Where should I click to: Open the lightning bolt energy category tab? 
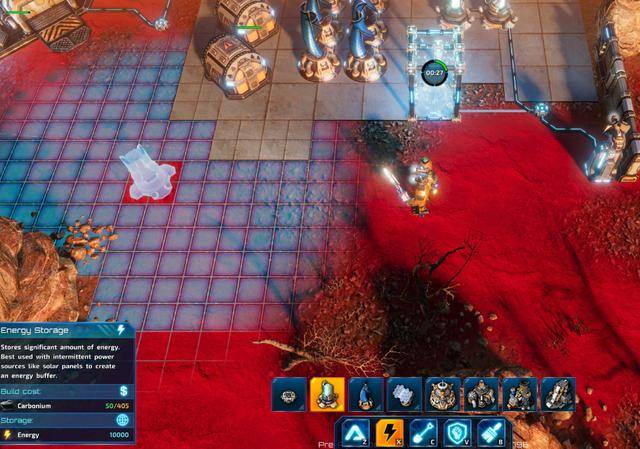point(389,433)
